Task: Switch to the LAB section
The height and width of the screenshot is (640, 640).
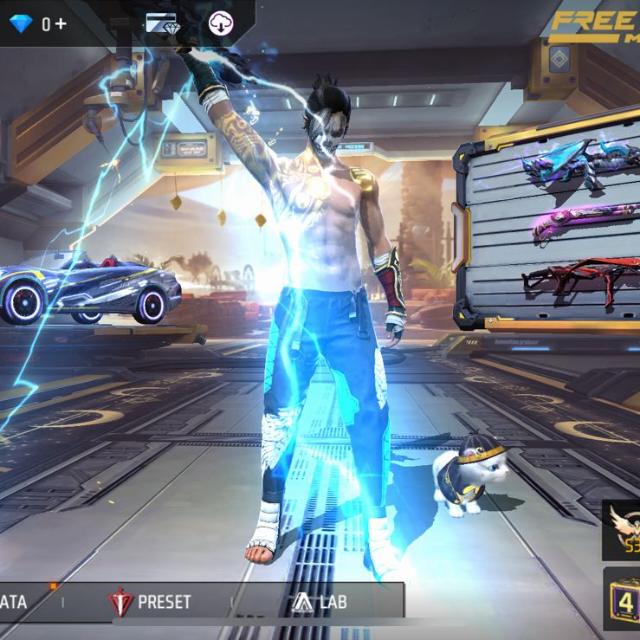Action: click(x=320, y=602)
